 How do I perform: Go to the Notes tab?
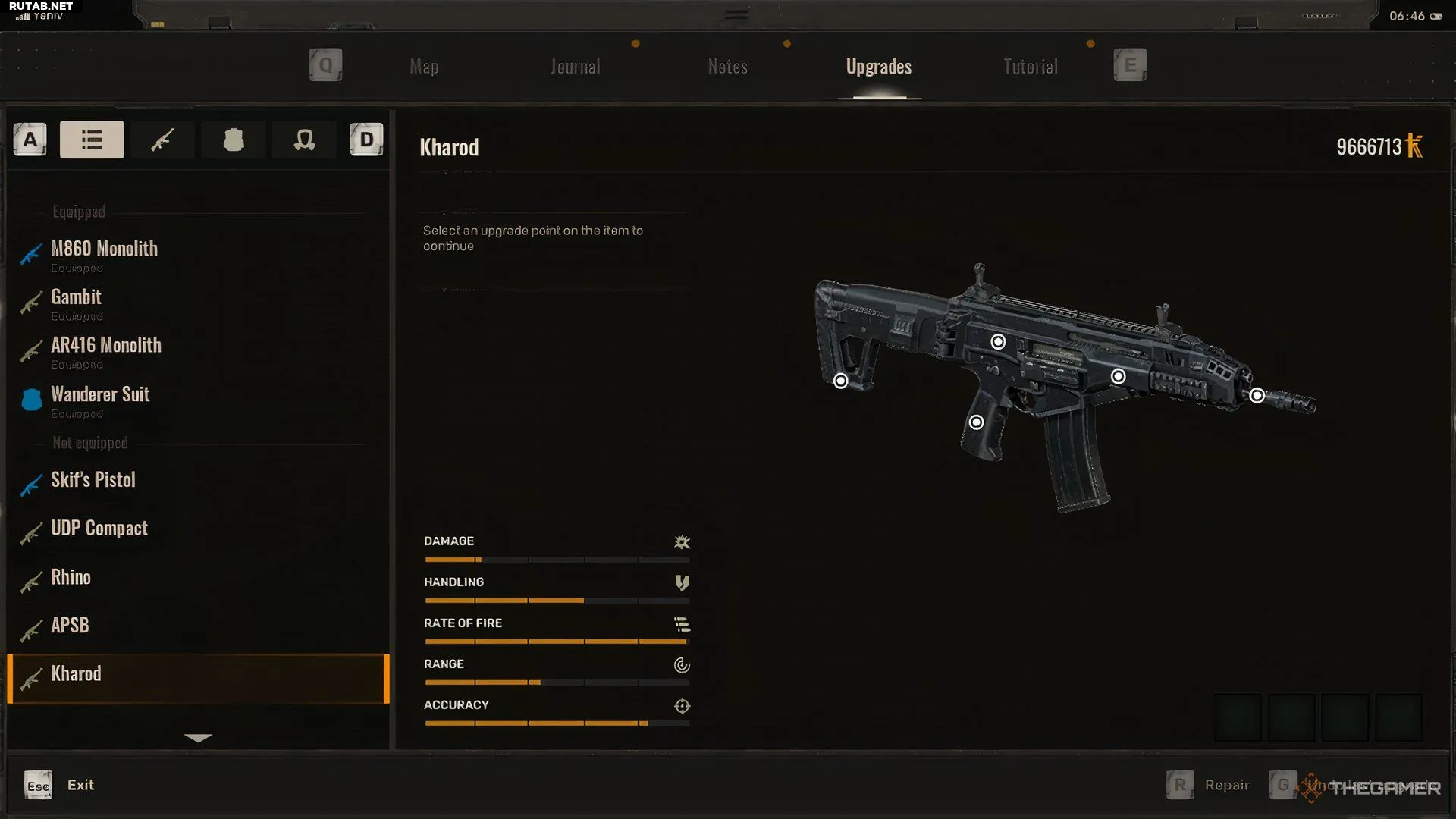[x=728, y=67]
